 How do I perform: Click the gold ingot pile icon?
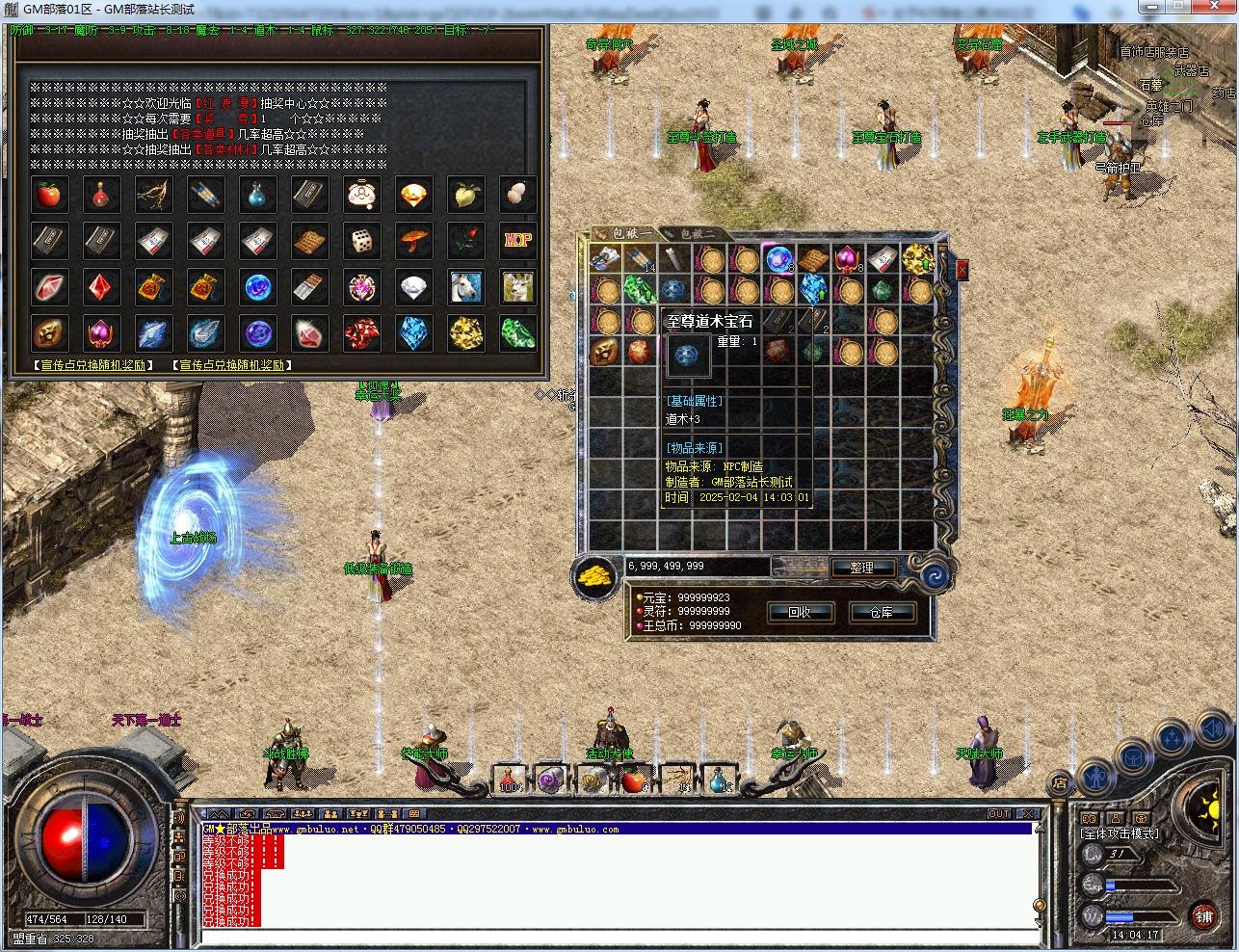[595, 575]
